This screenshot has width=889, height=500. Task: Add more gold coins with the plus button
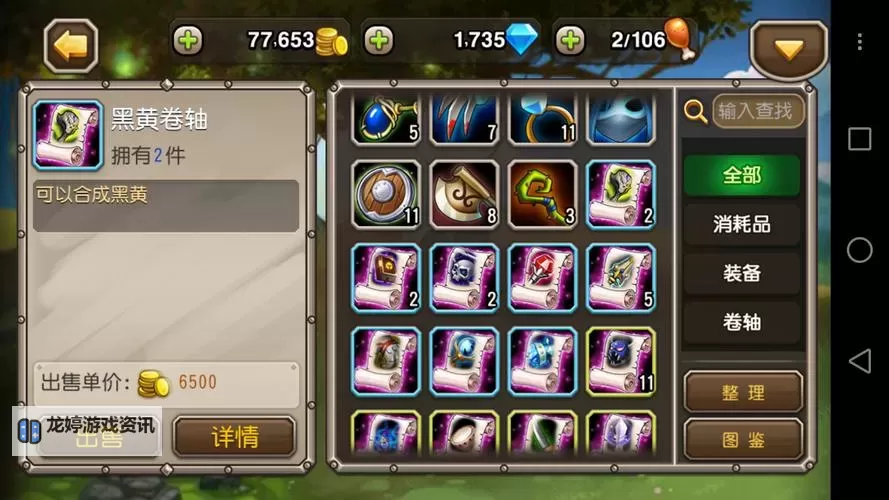click(x=187, y=40)
